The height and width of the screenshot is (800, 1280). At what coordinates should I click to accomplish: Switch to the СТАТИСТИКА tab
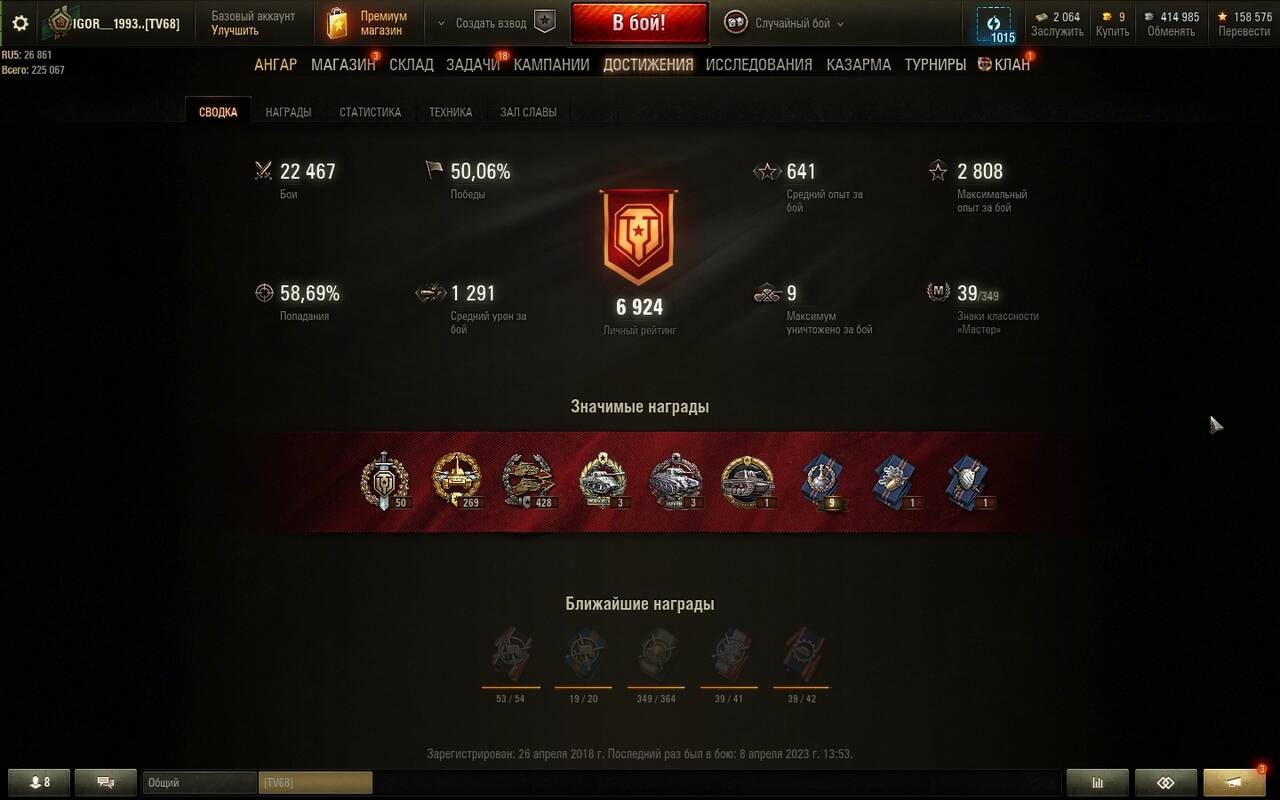click(x=370, y=112)
